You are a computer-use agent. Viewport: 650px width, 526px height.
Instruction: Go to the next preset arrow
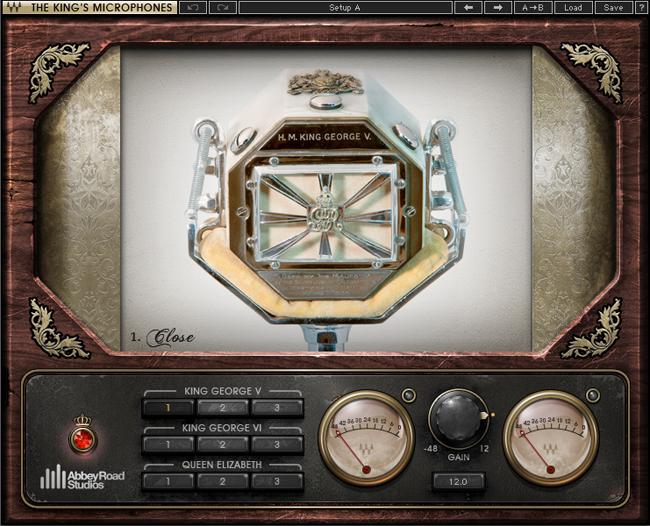coord(497,8)
